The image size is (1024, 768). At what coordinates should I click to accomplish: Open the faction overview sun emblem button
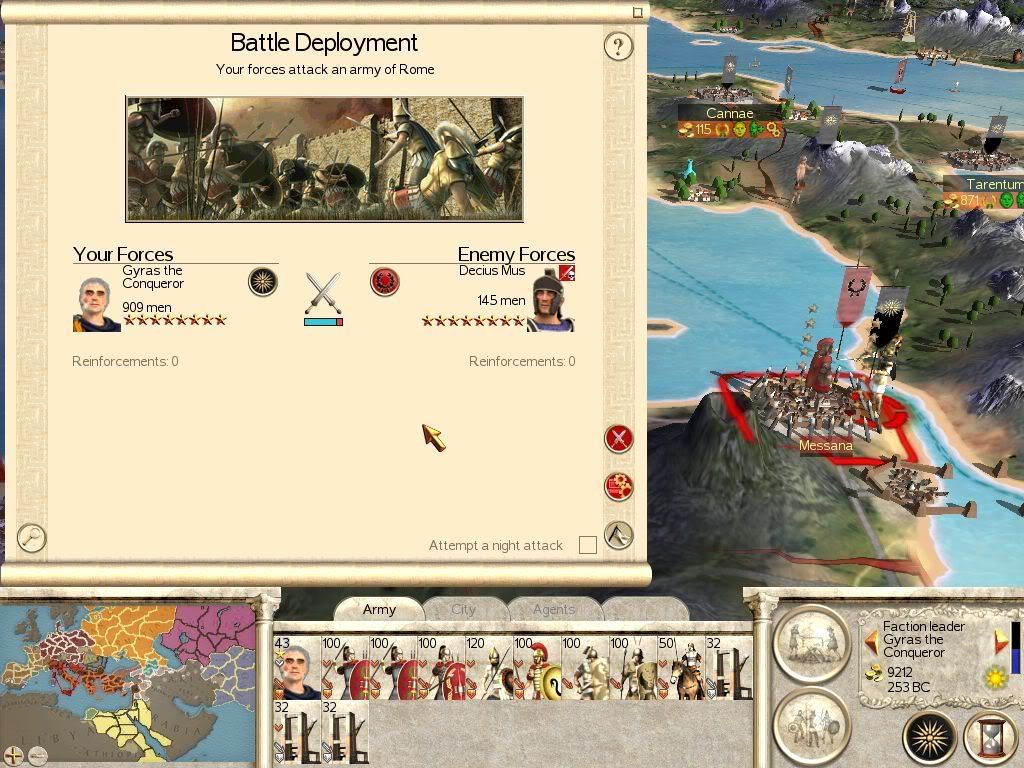pos(929,738)
